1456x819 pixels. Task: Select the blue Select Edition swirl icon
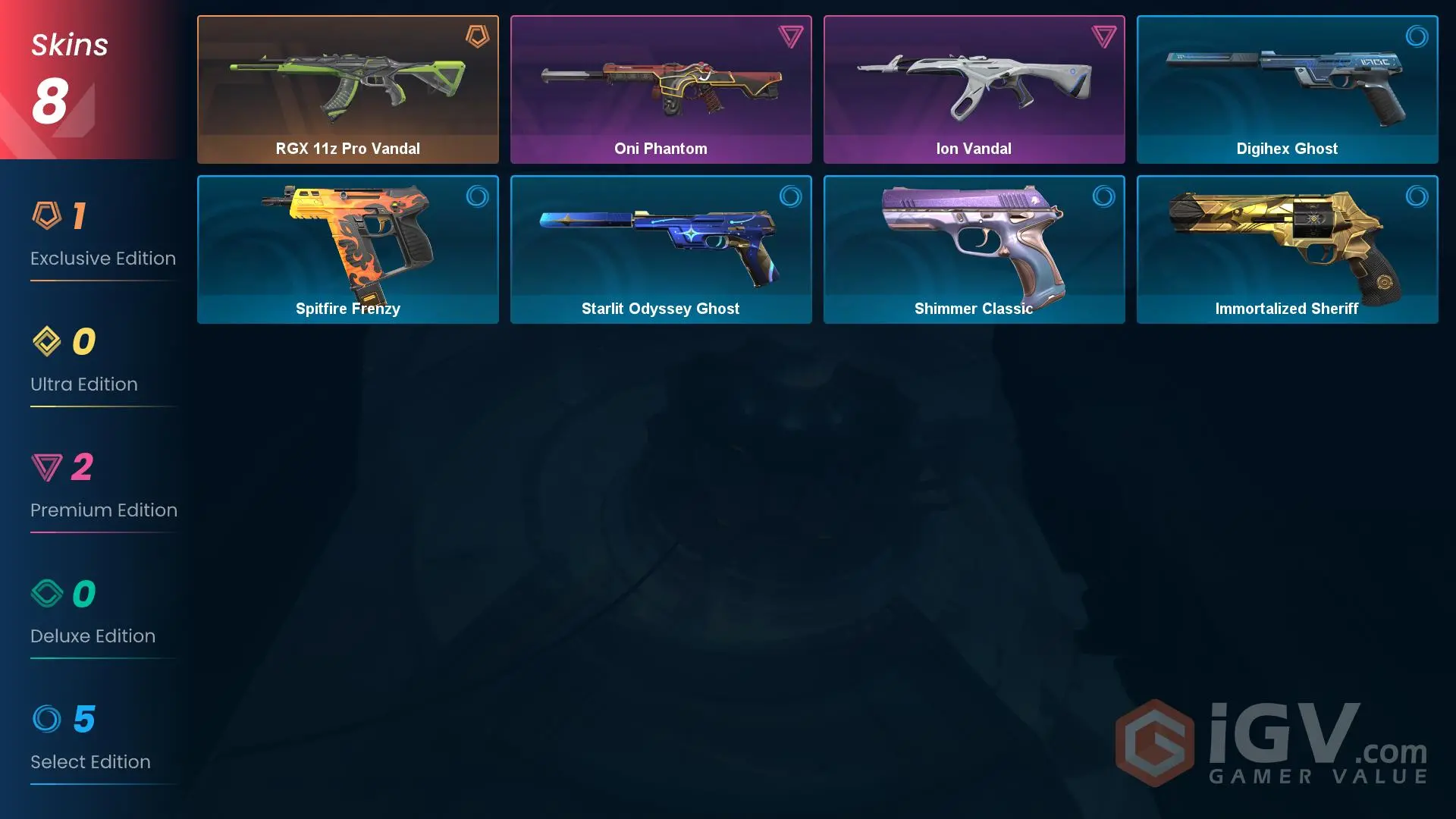(47, 720)
